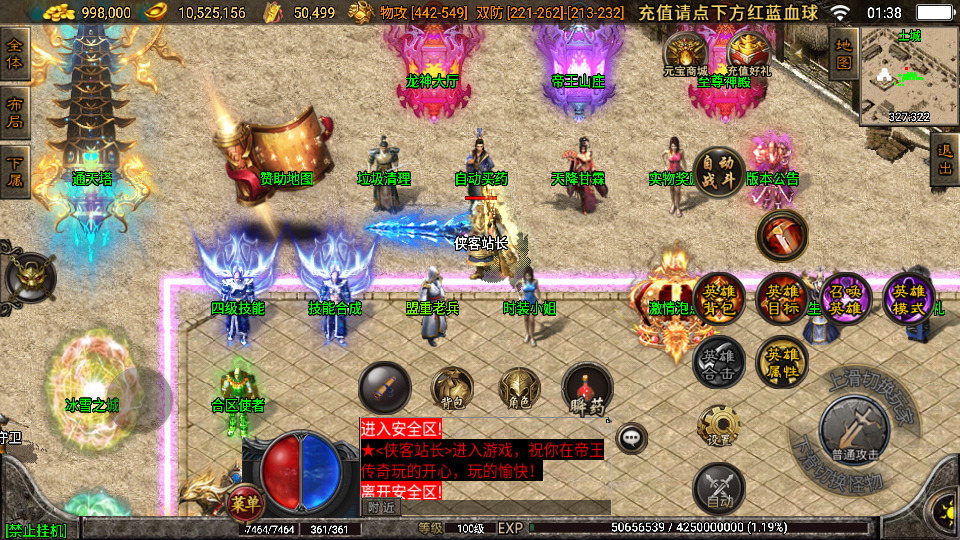Open the 元宝商城 ingot shop icon
The width and height of the screenshot is (960, 540).
point(686,52)
